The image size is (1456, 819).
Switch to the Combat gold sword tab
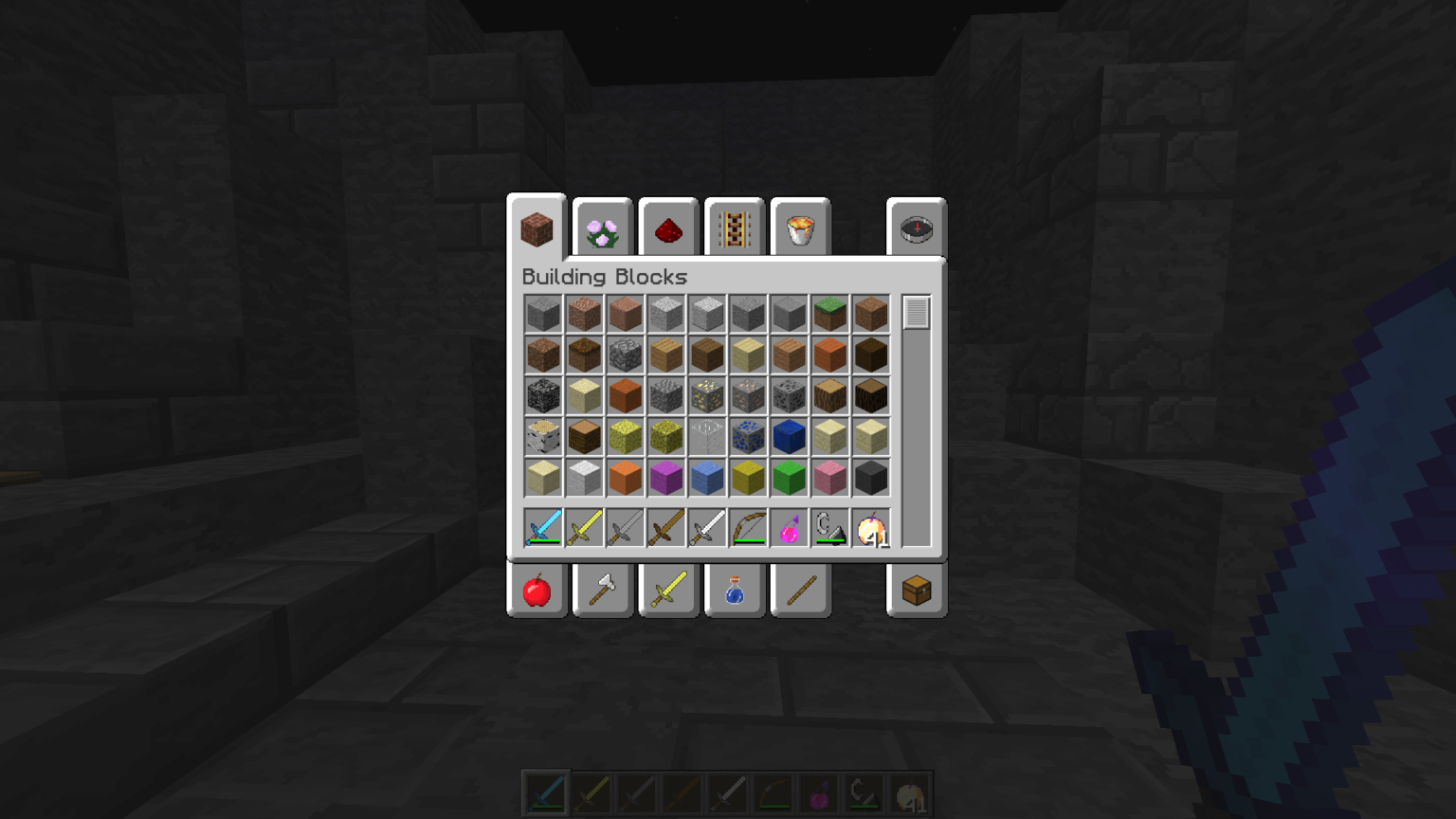point(669,590)
